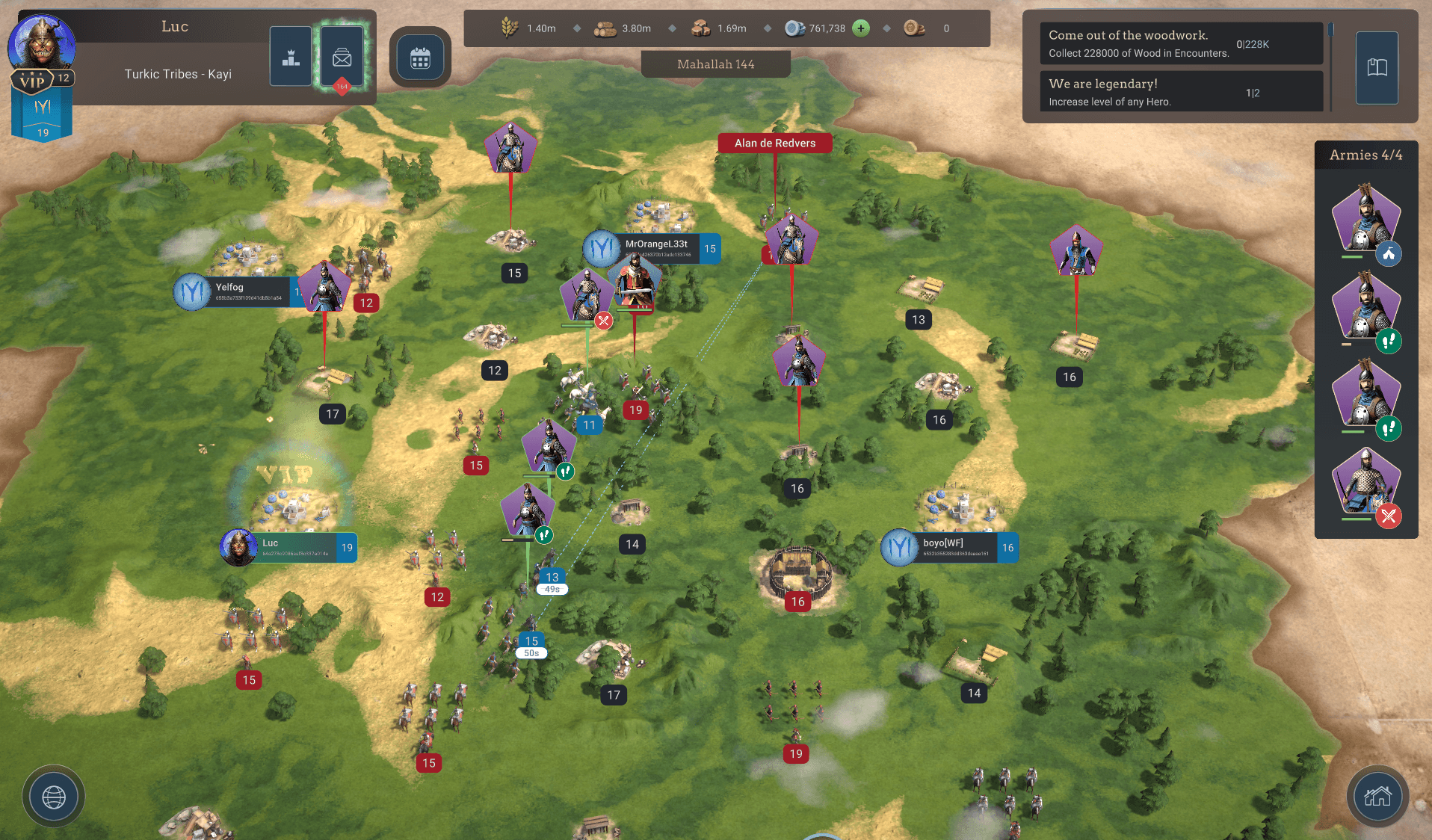Click the tent badge on the first army

click(1389, 254)
